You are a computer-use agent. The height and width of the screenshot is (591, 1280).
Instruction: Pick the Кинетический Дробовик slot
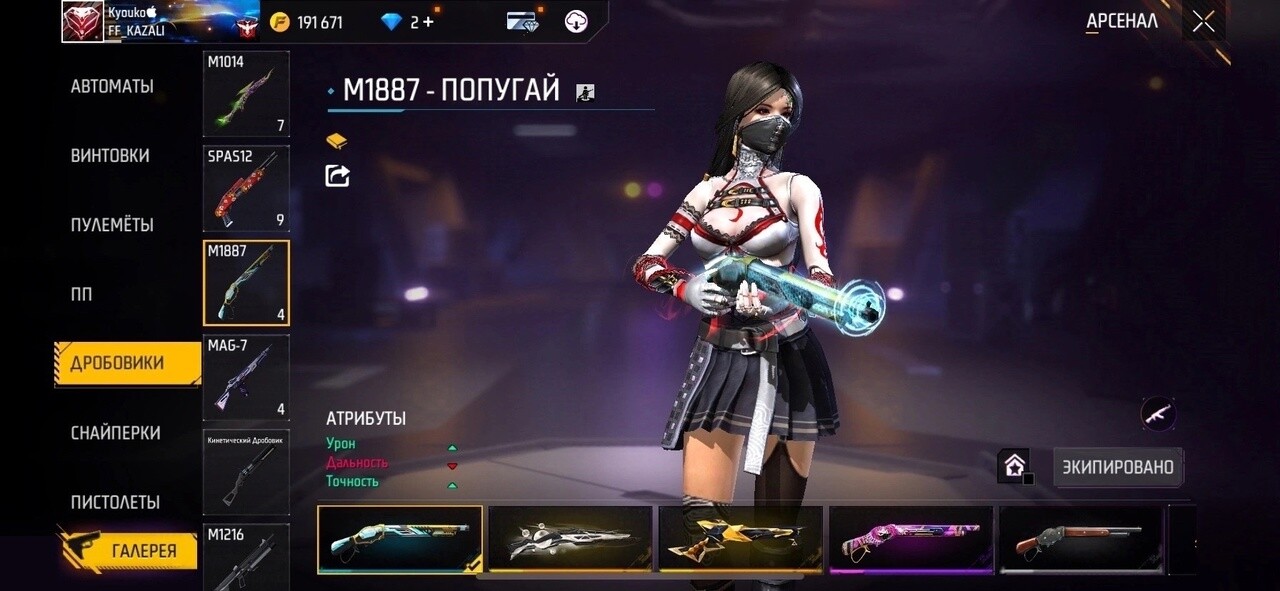246,472
